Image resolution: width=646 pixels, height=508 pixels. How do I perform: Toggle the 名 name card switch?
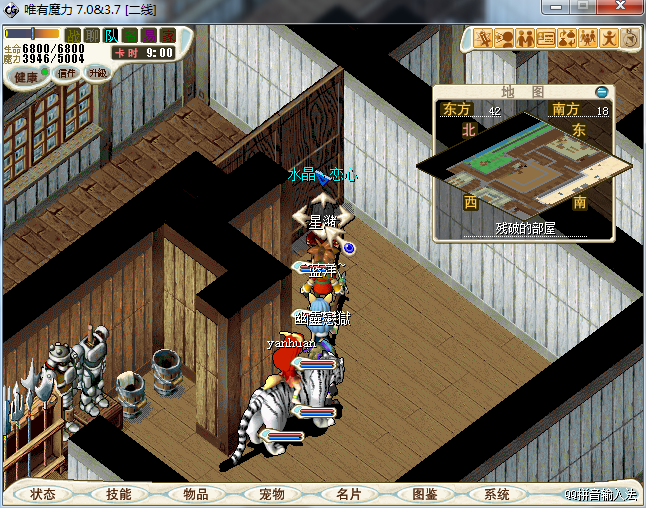(130, 36)
